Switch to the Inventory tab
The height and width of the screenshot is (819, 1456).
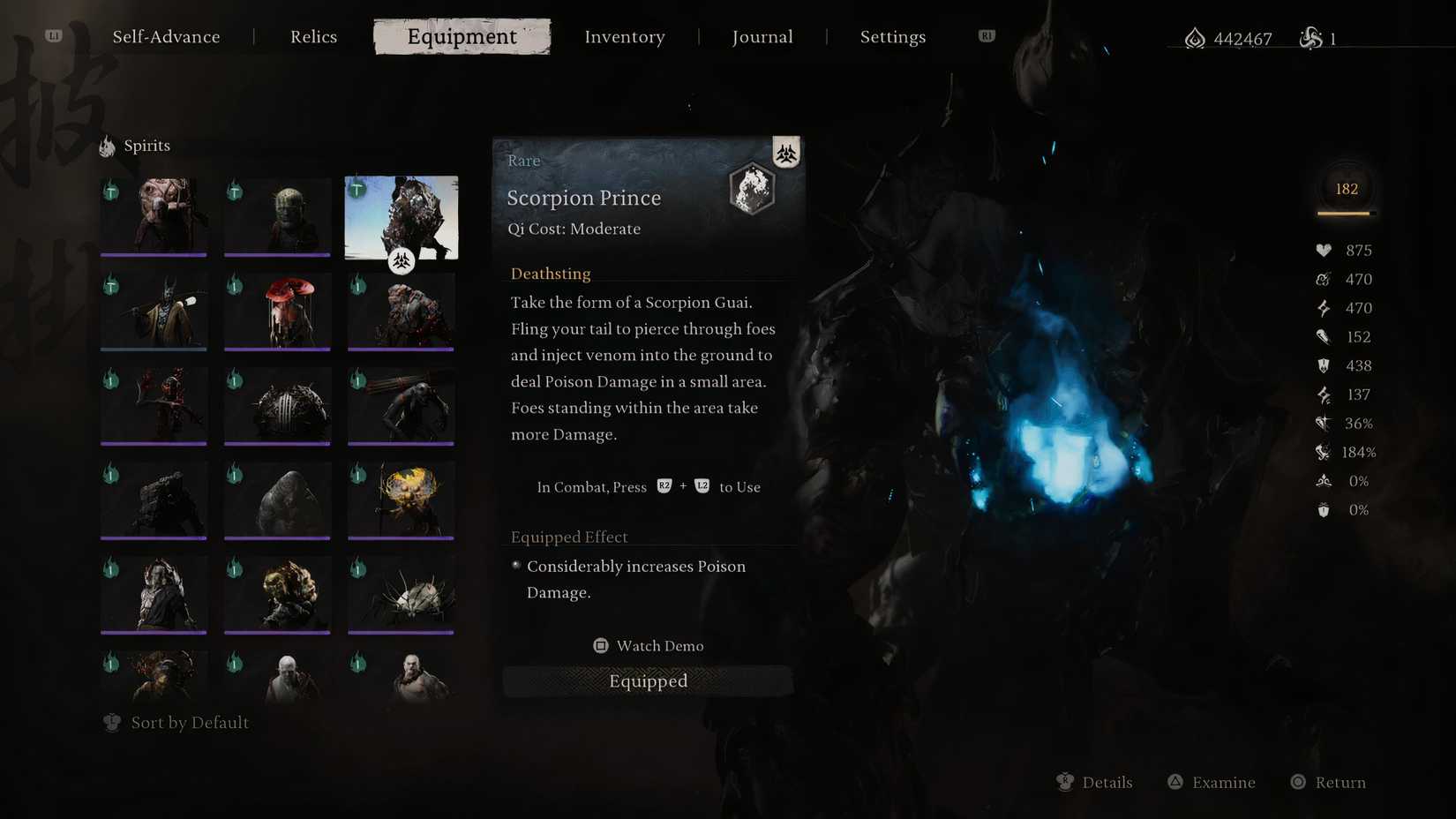click(x=624, y=36)
